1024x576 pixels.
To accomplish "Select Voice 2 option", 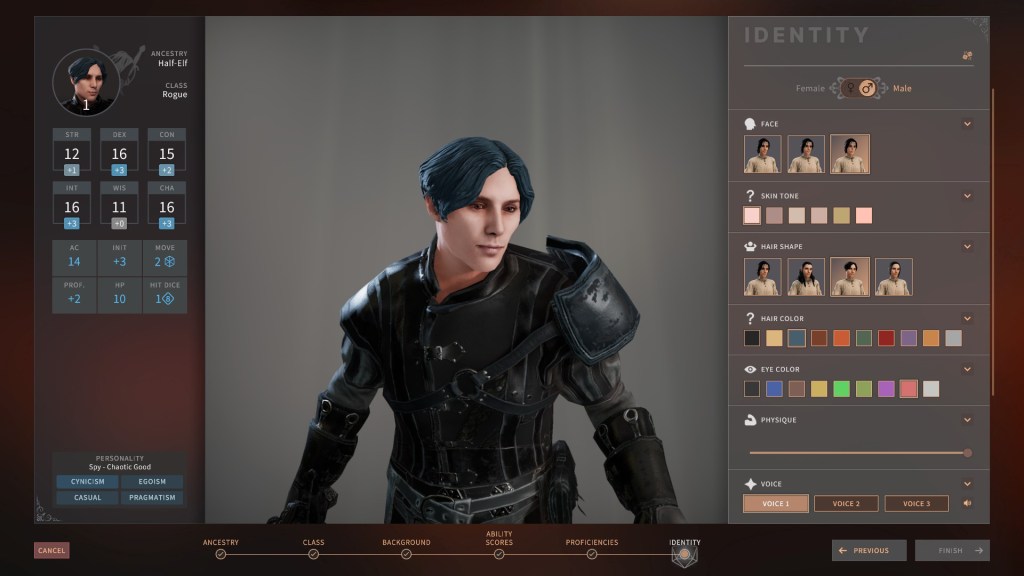I will tap(846, 503).
